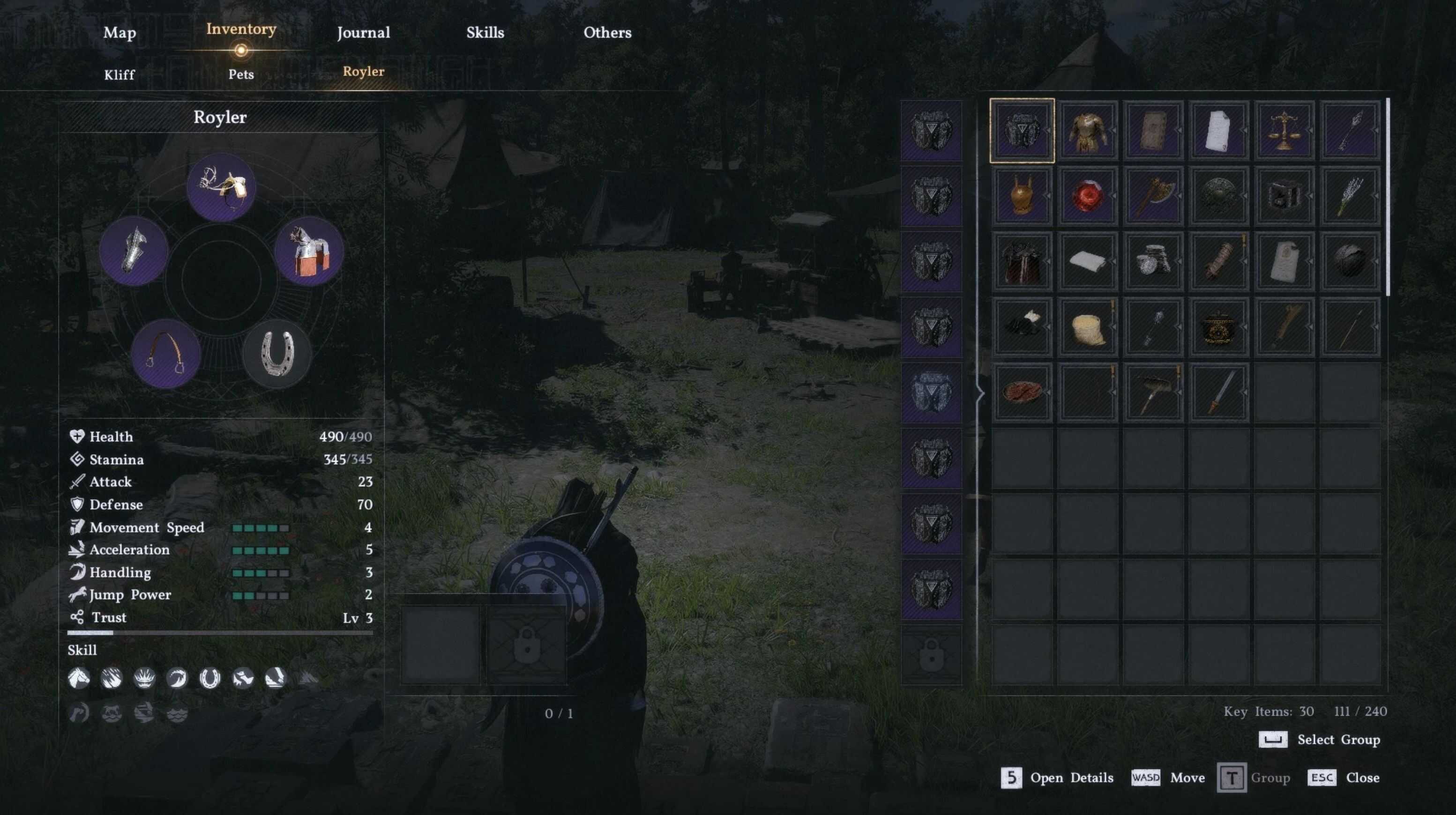Viewport: 1456px width, 815px height.
Task: Select the red gemstone item
Action: pos(1088,196)
